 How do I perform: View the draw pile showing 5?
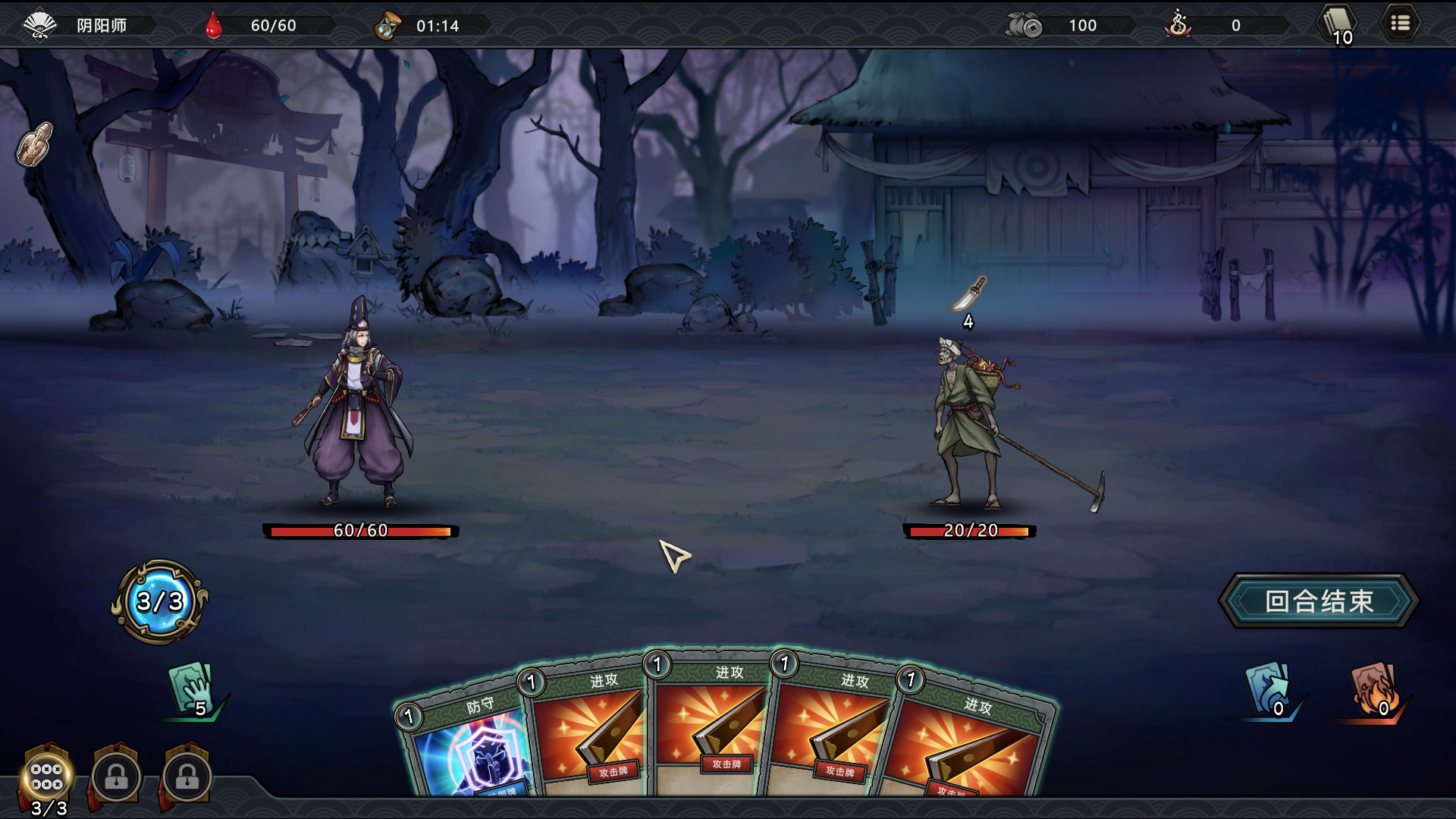click(x=191, y=689)
